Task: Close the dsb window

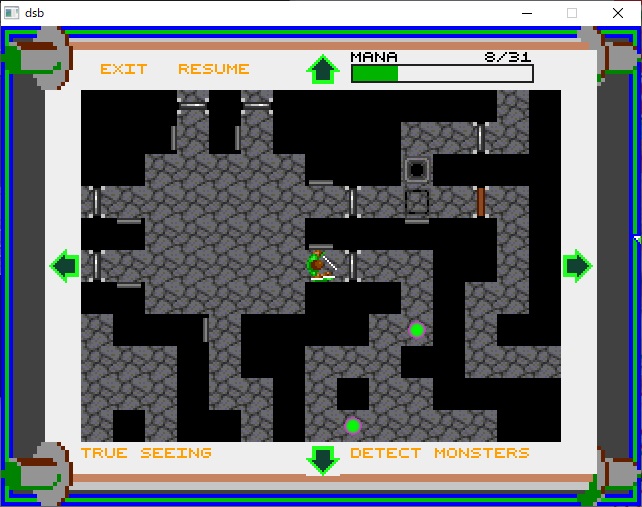Action: coord(619,12)
